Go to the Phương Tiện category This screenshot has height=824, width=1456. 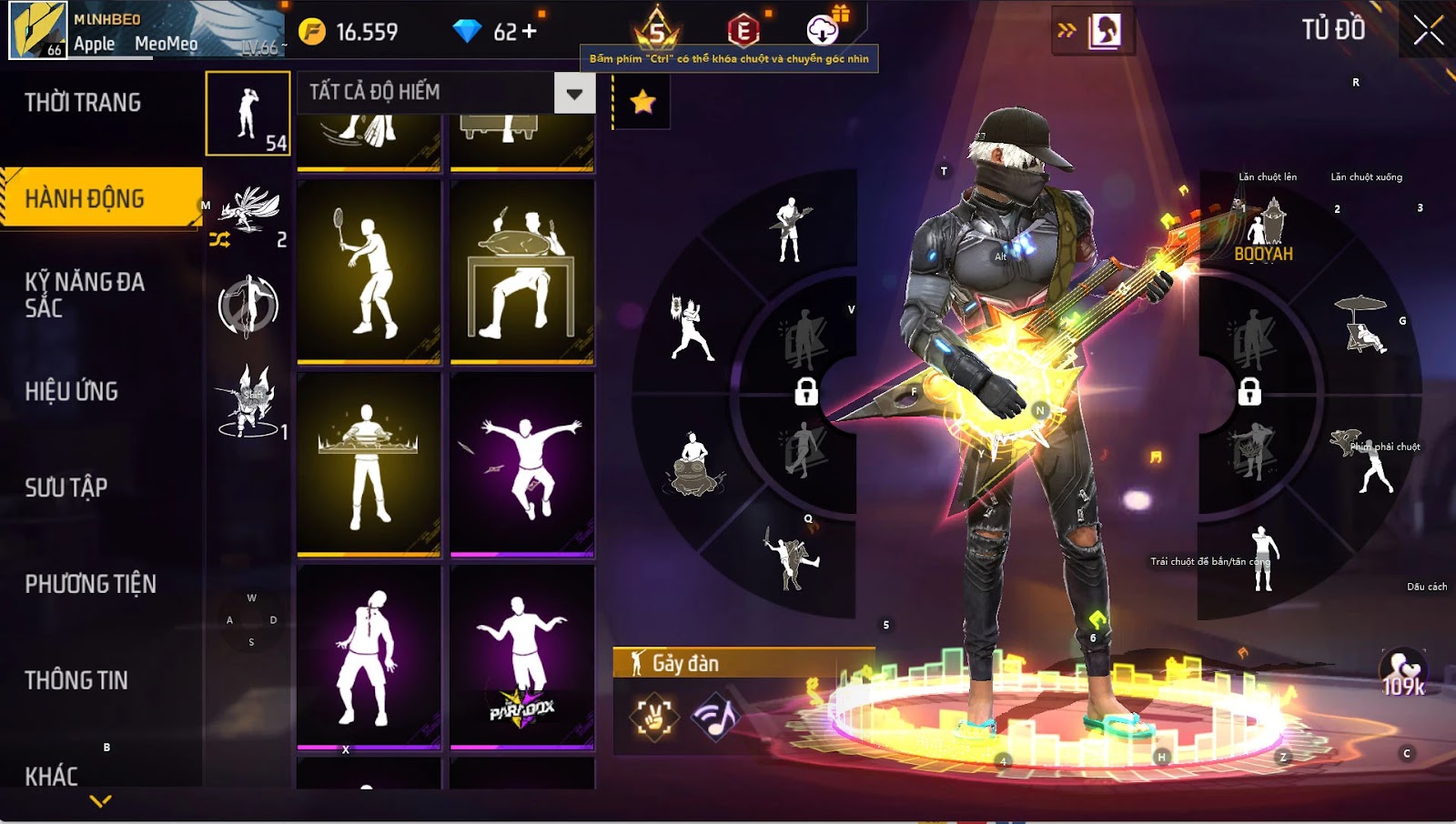[x=91, y=584]
